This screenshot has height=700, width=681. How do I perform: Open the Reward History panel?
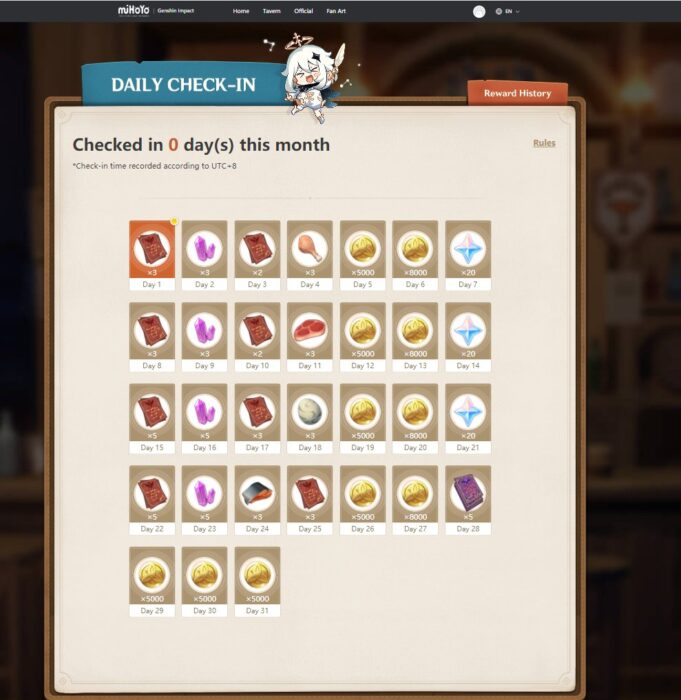coord(517,93)
